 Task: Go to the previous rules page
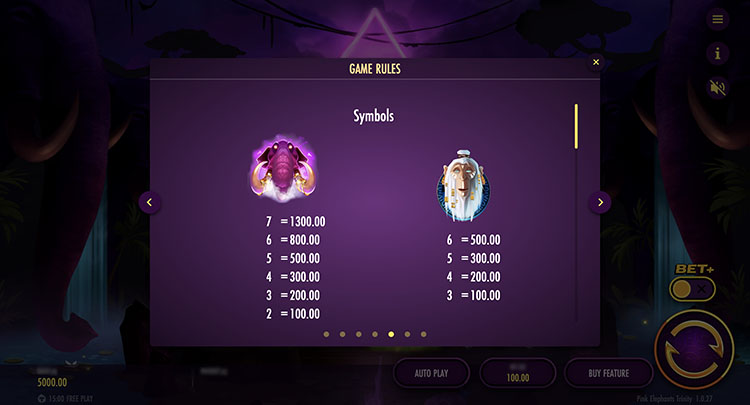point(149,202)
